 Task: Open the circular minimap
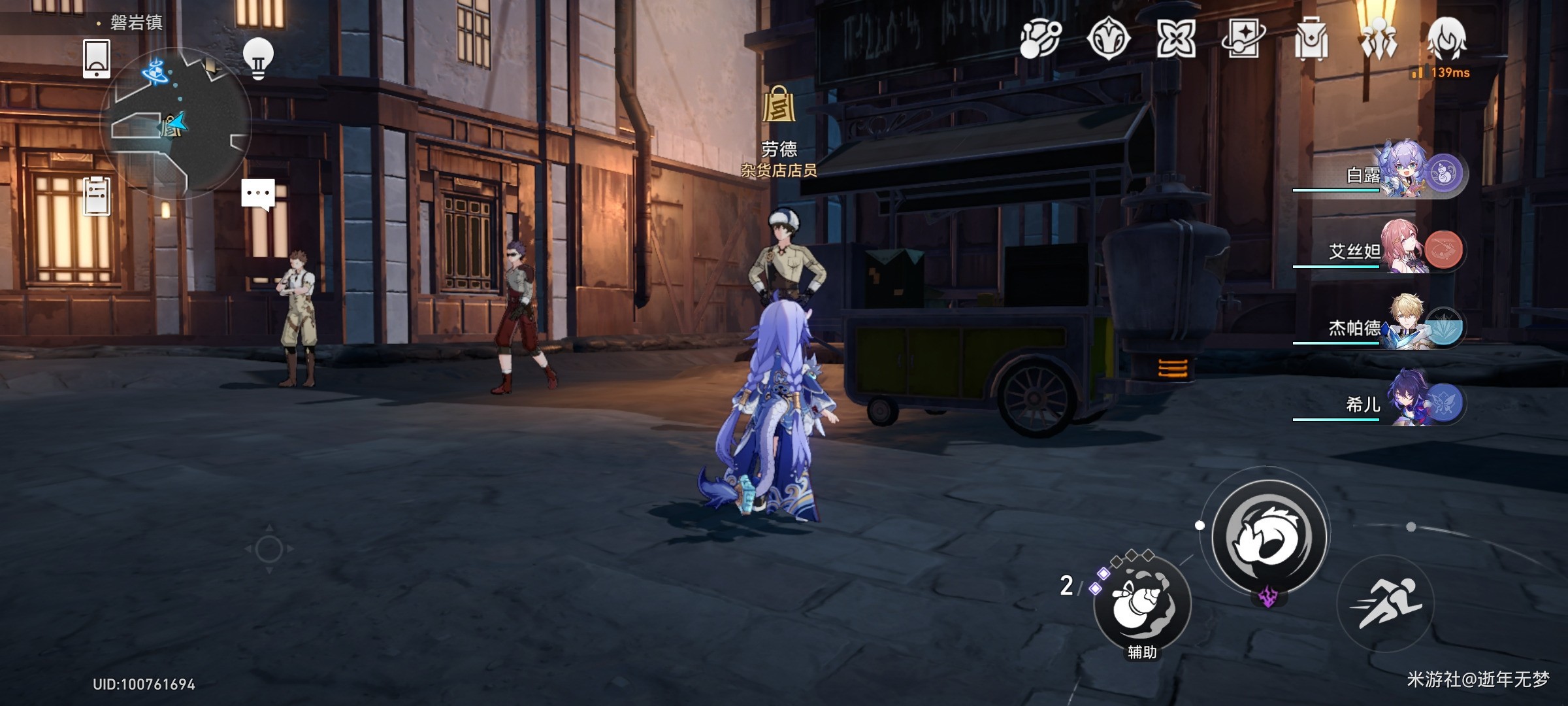(176, 123)
